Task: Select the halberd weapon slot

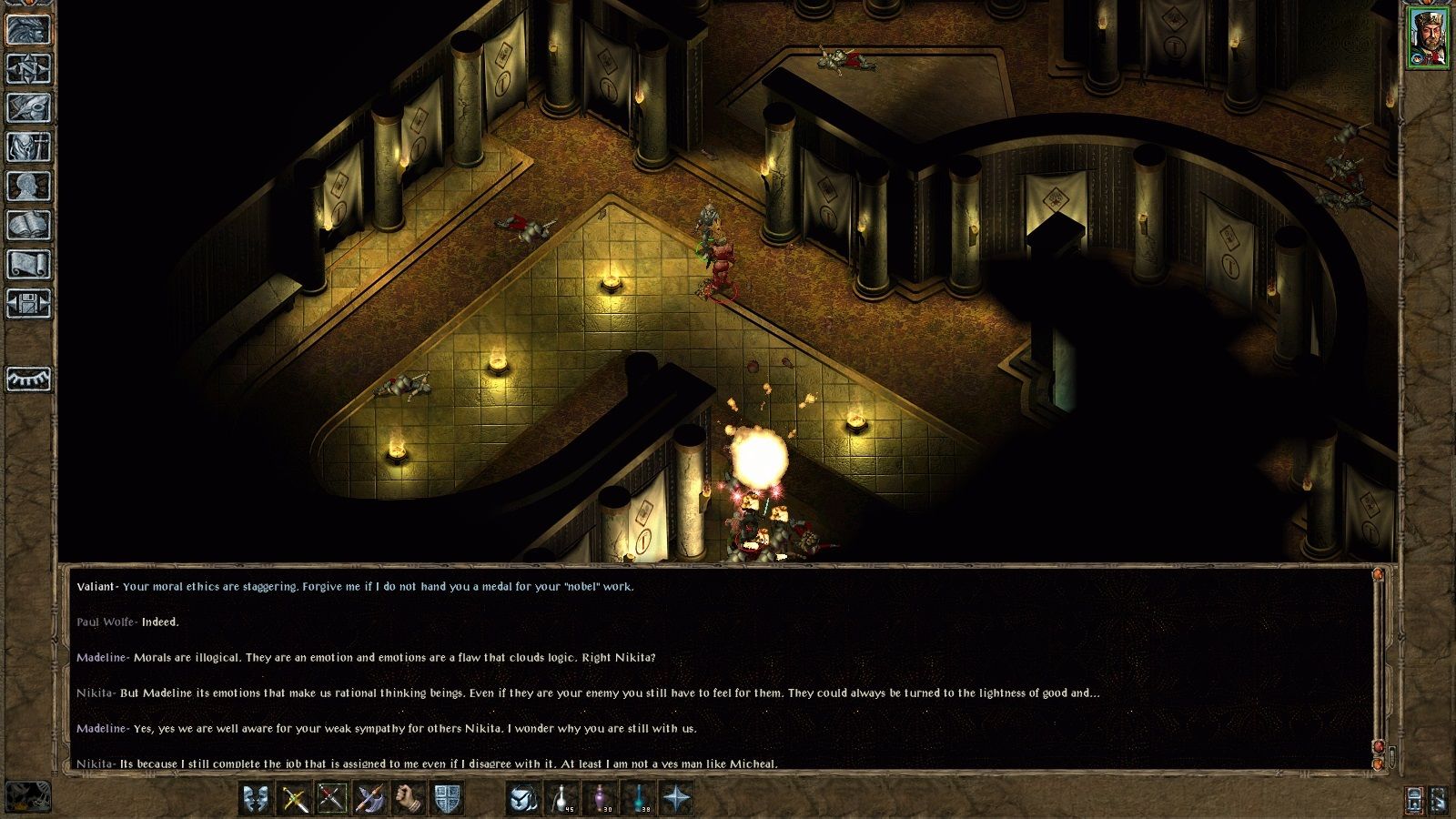Action: pyautogui.click(x=369, y=796)
